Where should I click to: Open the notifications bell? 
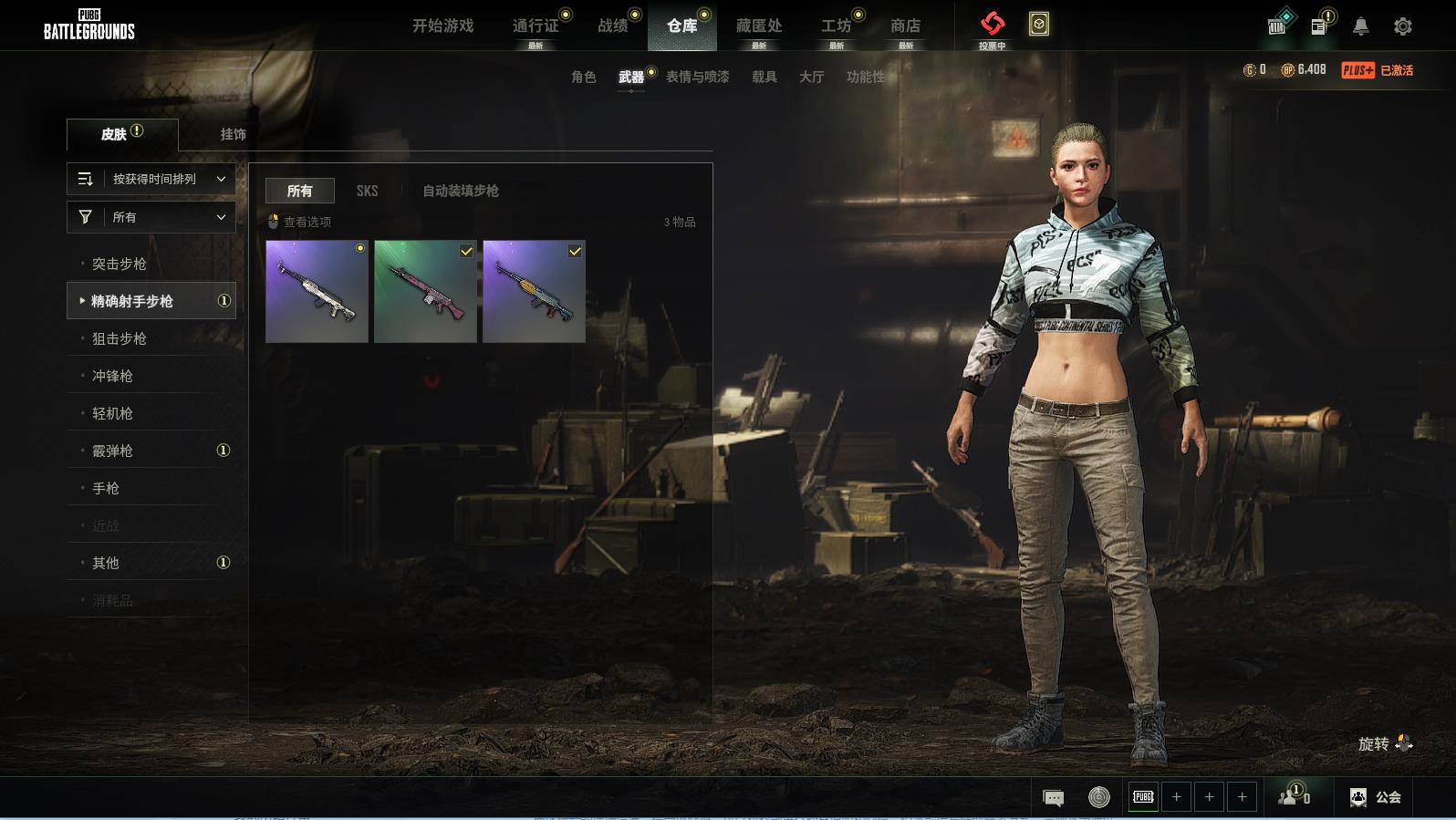(x=1360, y=26)
